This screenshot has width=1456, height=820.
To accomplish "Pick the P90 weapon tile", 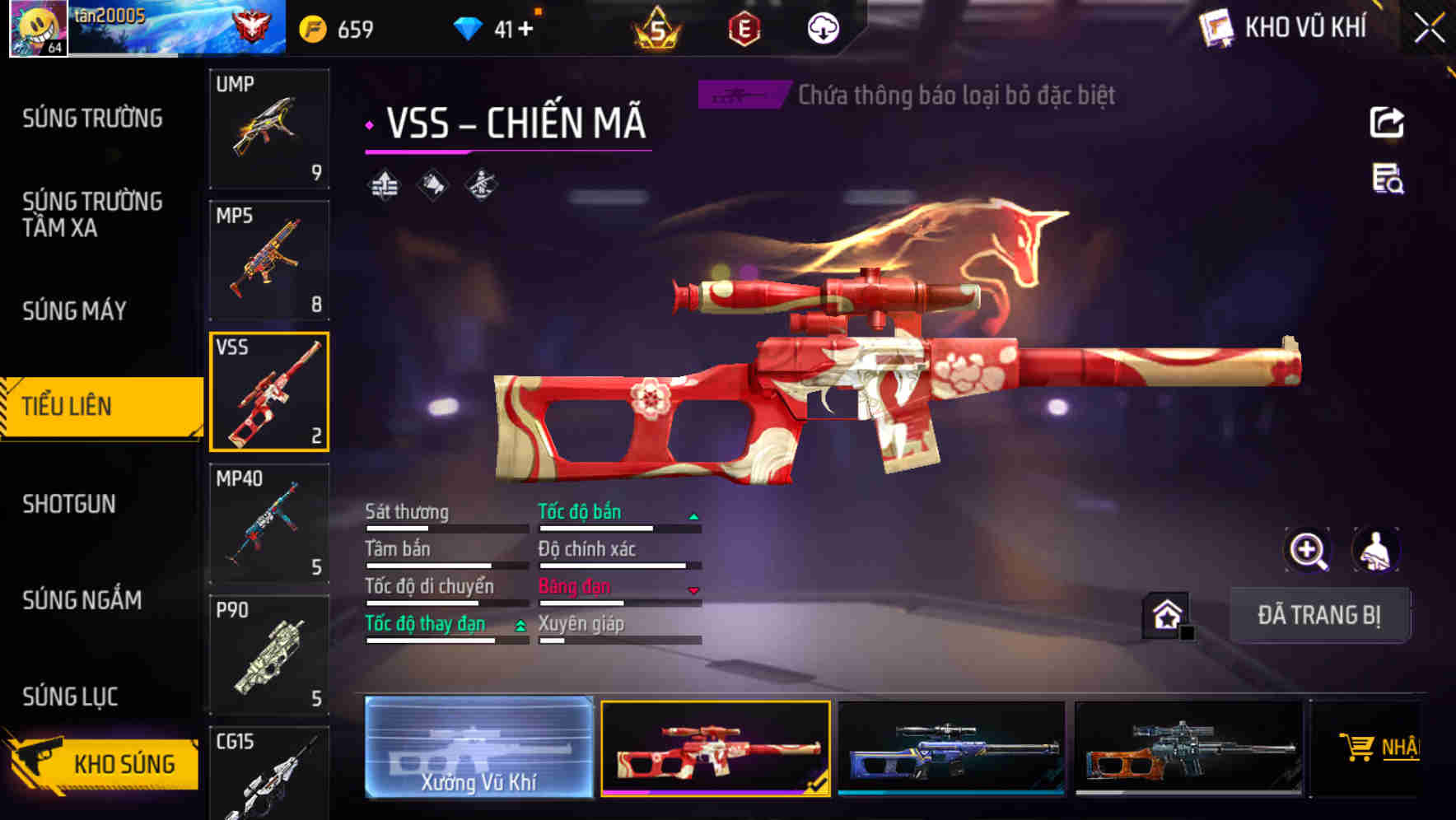I will pos(269,655).
